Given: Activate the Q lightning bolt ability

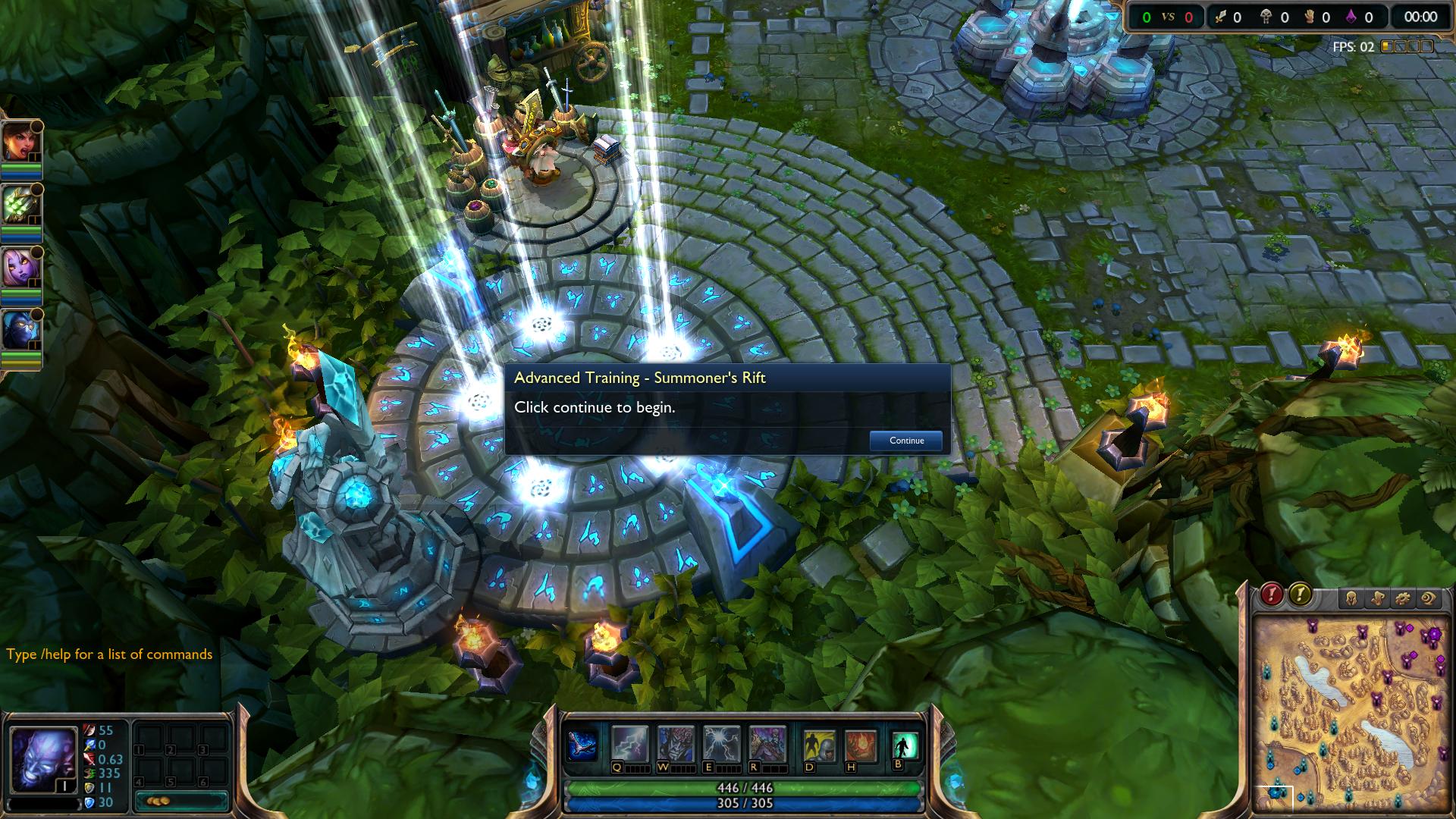Looking at the screenshot, I should click(x=630, y=744).
